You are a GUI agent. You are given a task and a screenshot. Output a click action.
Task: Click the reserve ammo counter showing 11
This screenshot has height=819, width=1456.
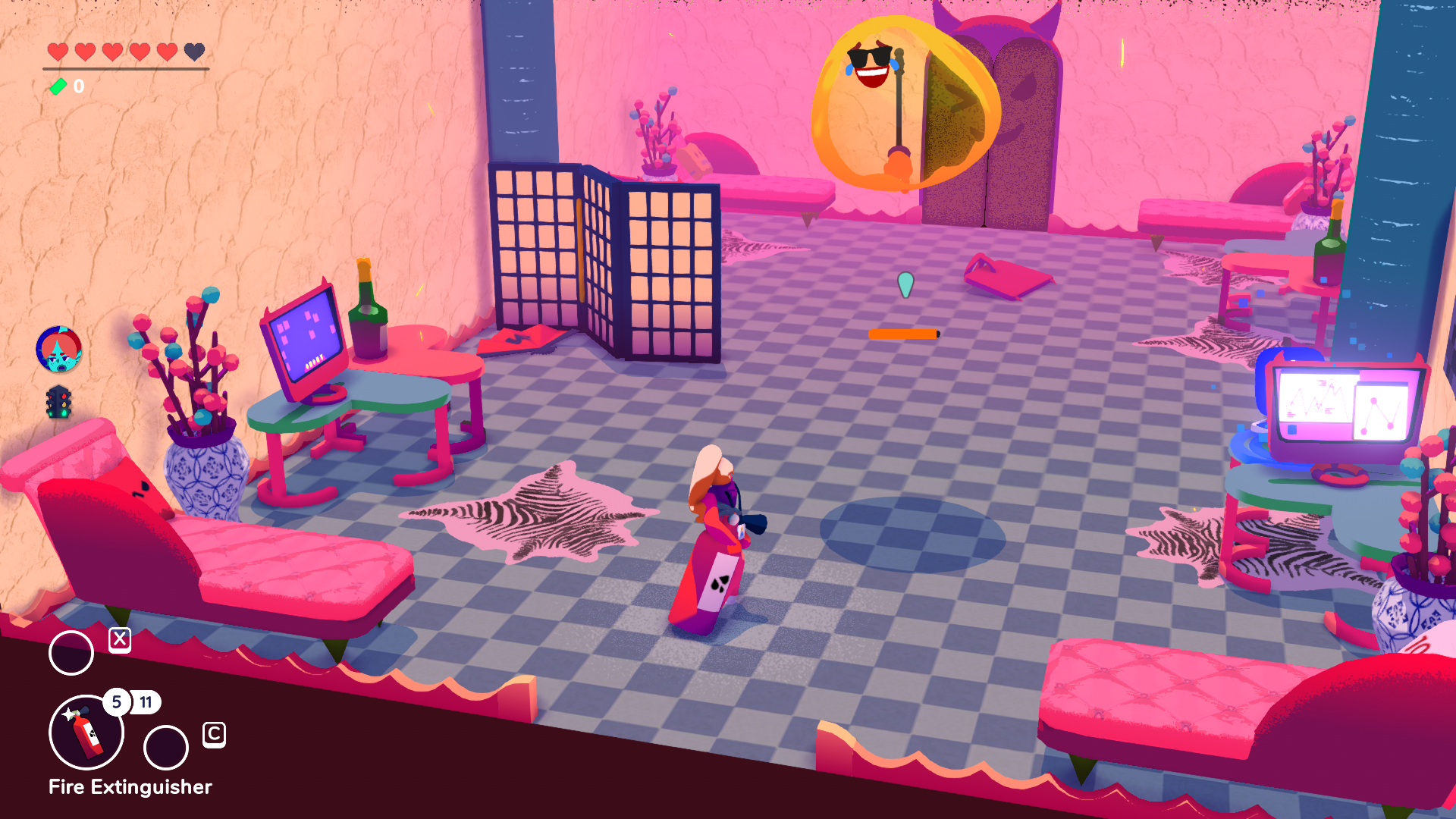pyautogui.click(x=146, y=703)
